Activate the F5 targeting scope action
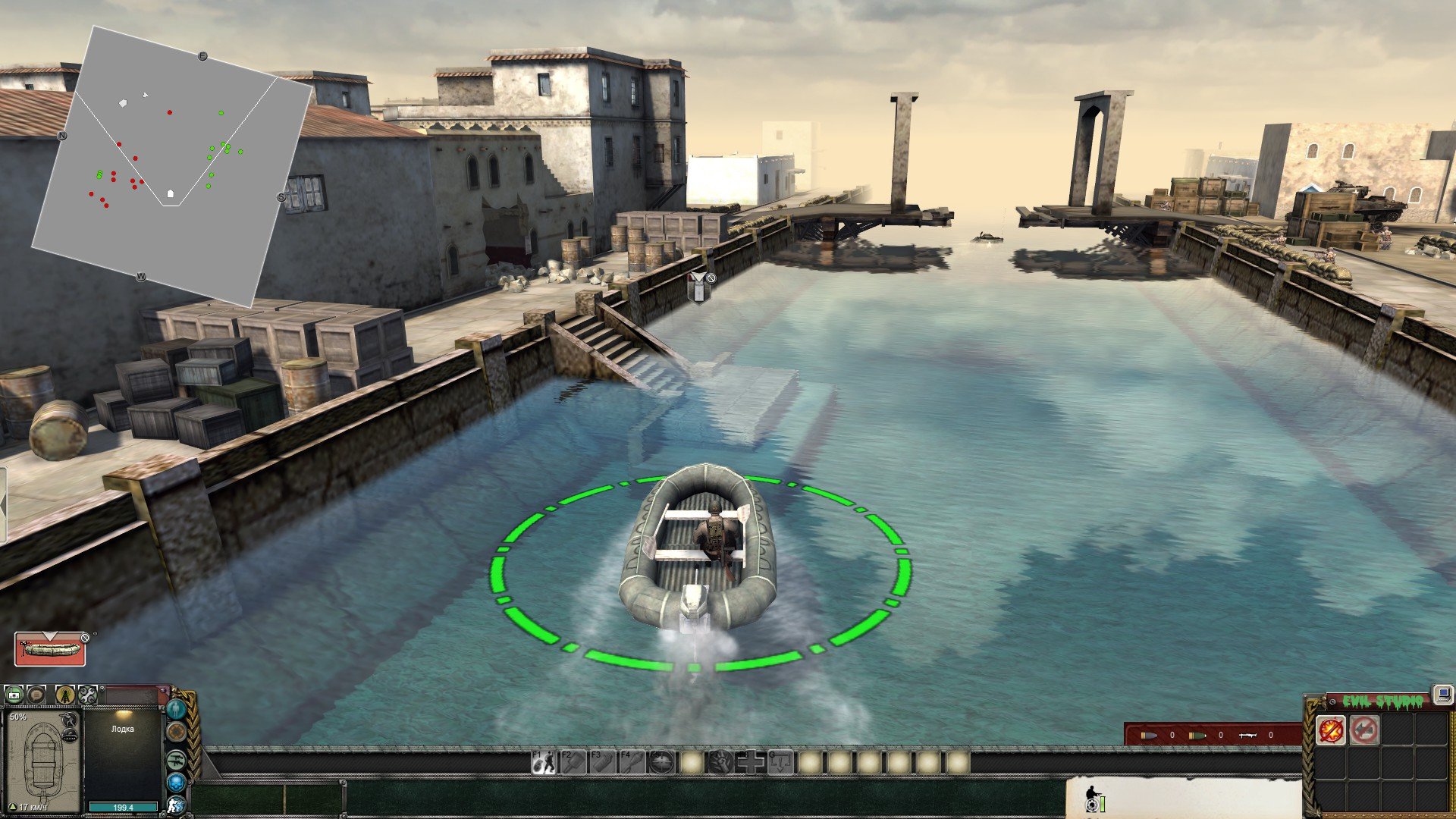 (x=662, y=762)
